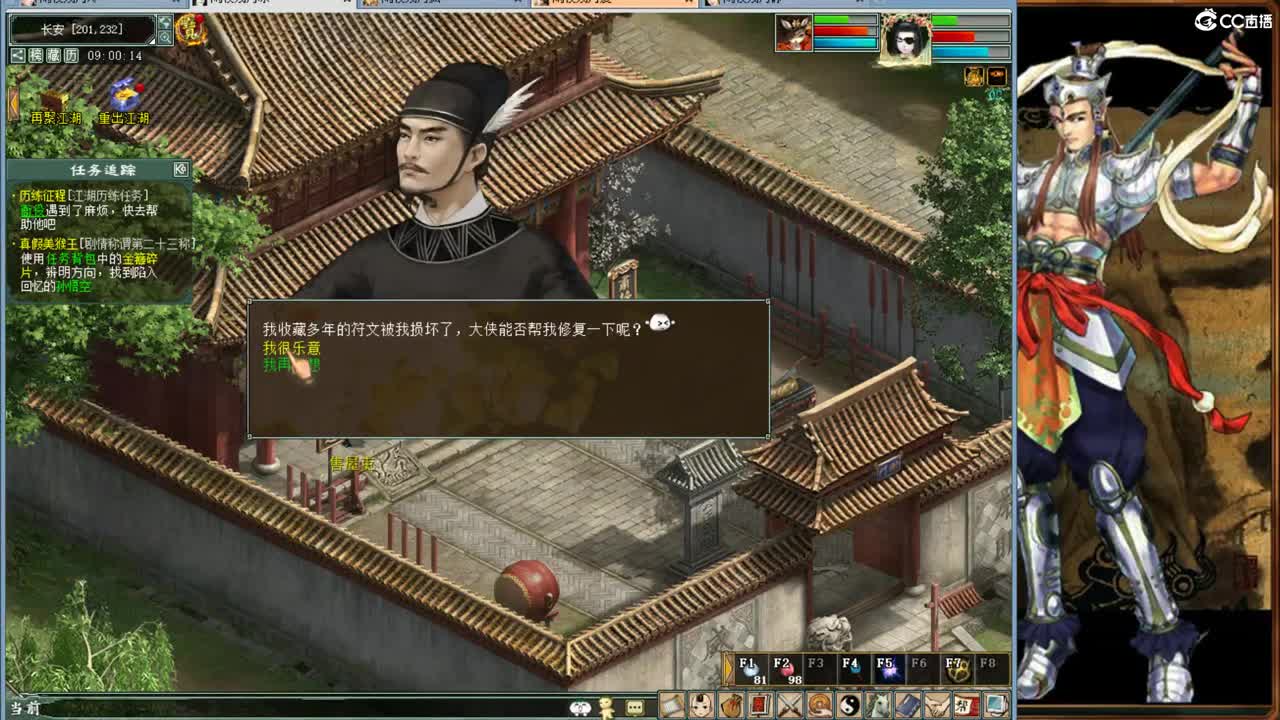Open the magnifier zoom icon beside the minimap
The height and width of the screenshot is (720, 1280).
pyautogui.click(x=165, y=38)
